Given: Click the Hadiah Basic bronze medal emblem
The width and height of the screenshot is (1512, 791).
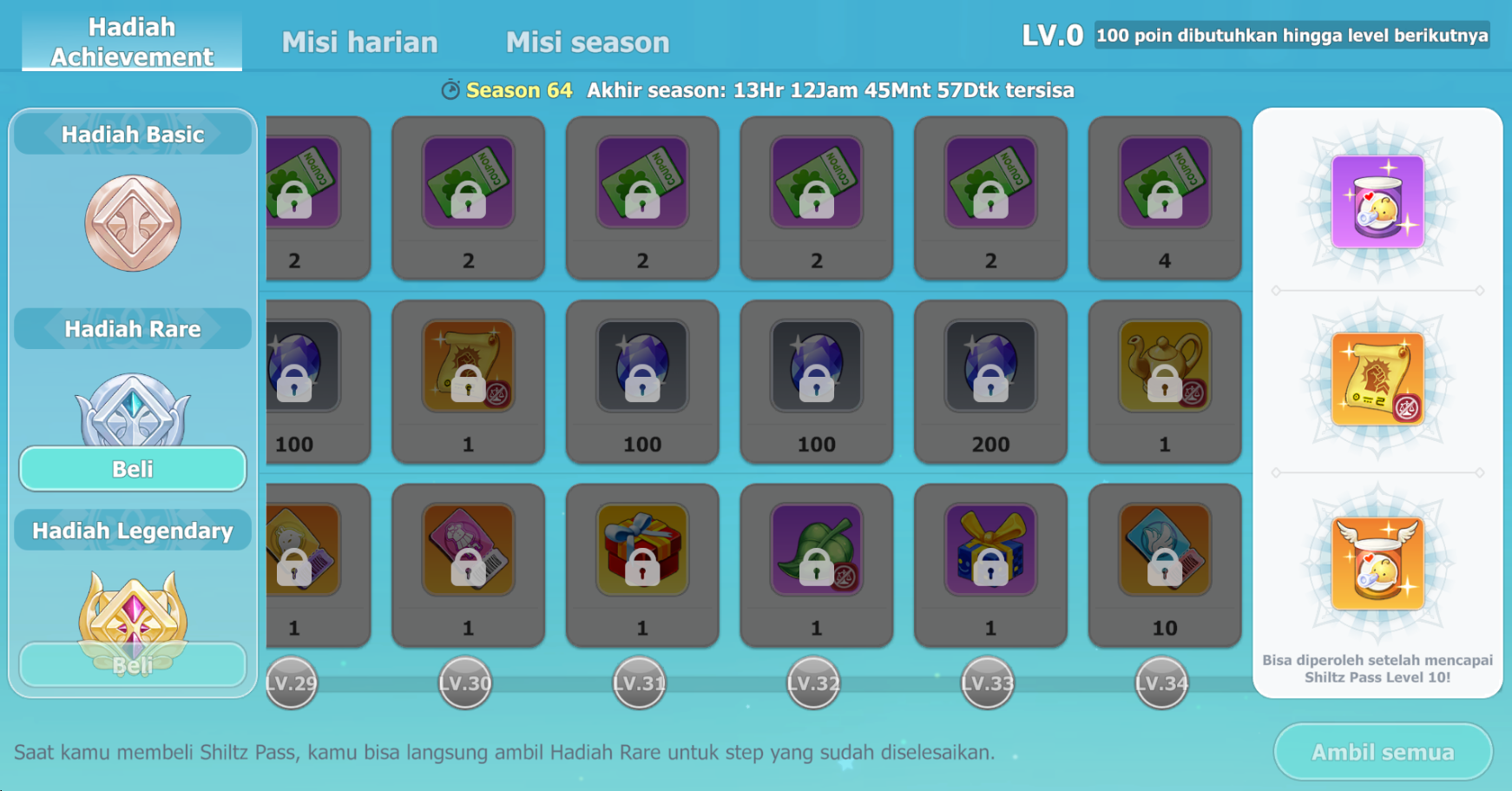Looking at the screenshot, I should [133, 223].
